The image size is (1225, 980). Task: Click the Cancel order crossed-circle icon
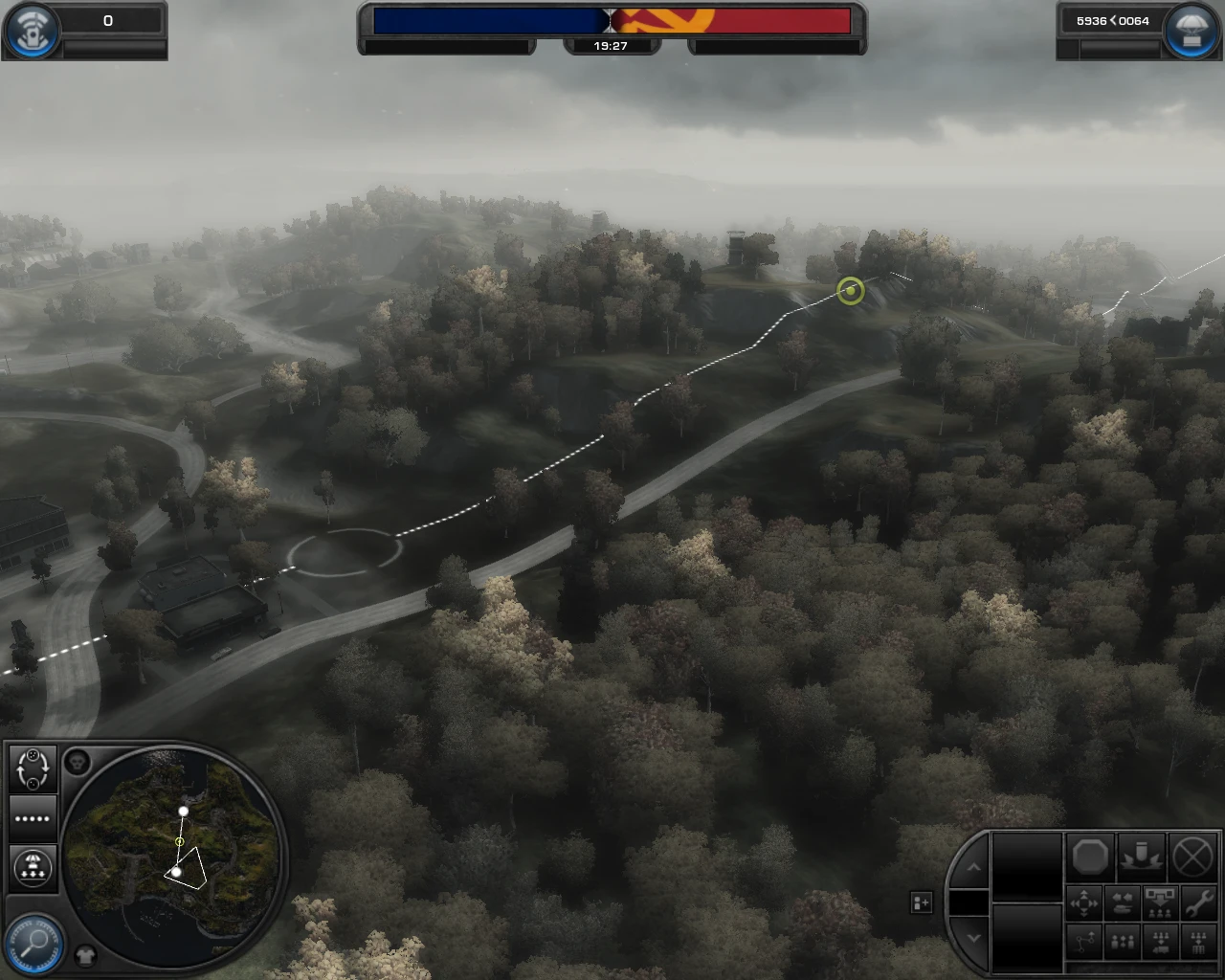click(1192, 857)
